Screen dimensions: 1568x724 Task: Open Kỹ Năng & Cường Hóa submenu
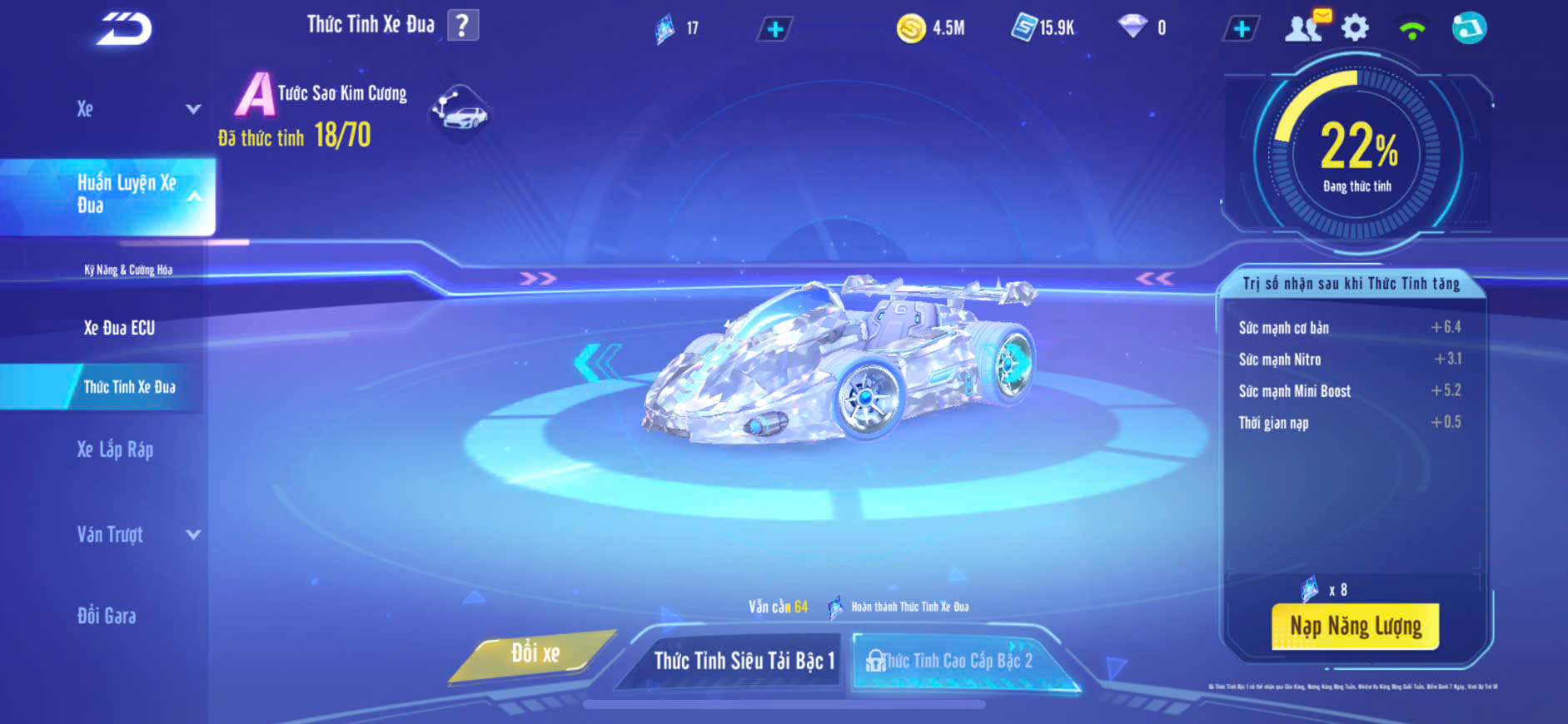[128, 270]
